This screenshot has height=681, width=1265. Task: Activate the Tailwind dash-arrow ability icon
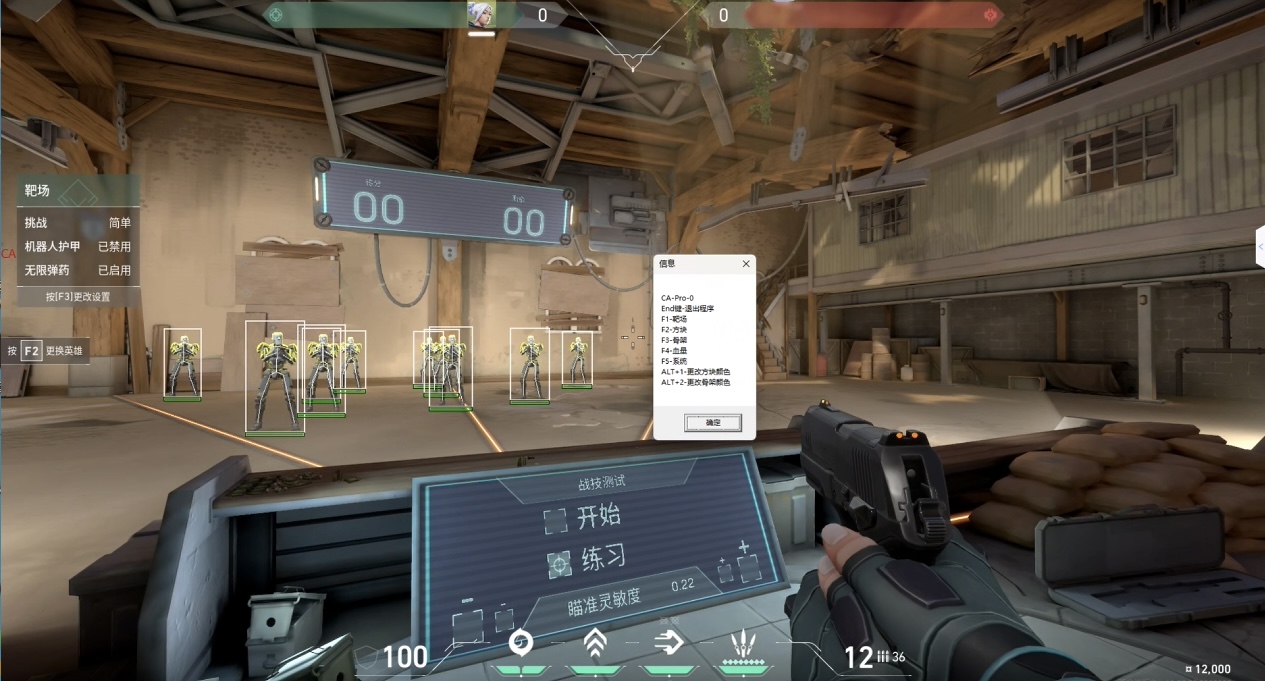pos(668,643)
